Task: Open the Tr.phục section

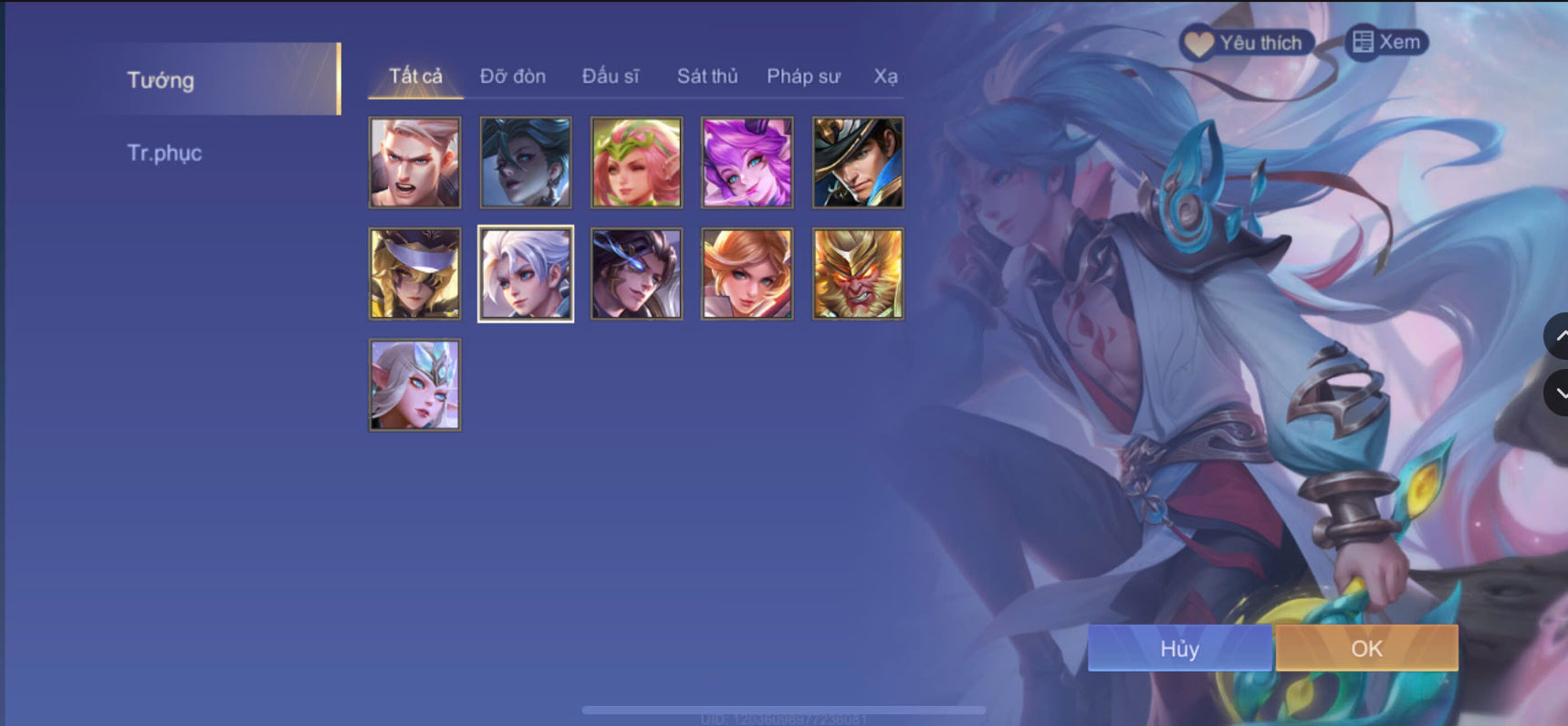Action: [x=165, y=153]
